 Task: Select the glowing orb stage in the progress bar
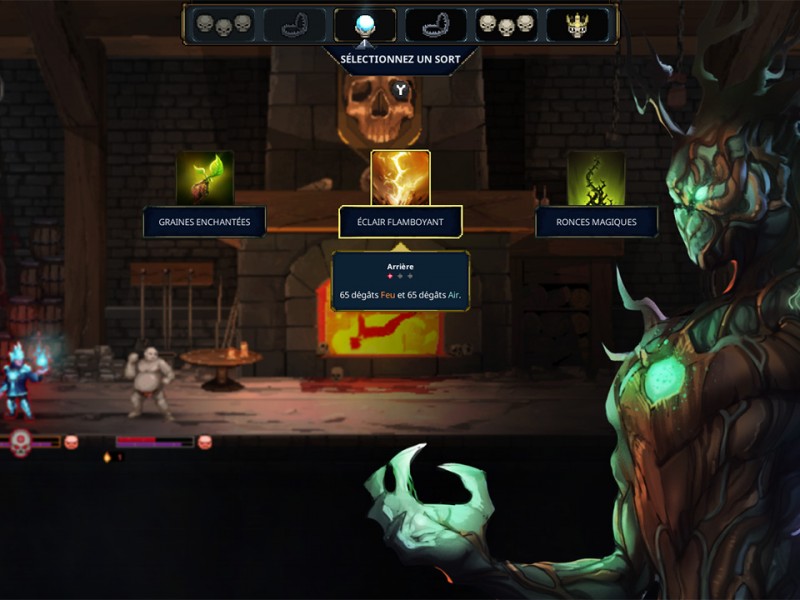365,24
